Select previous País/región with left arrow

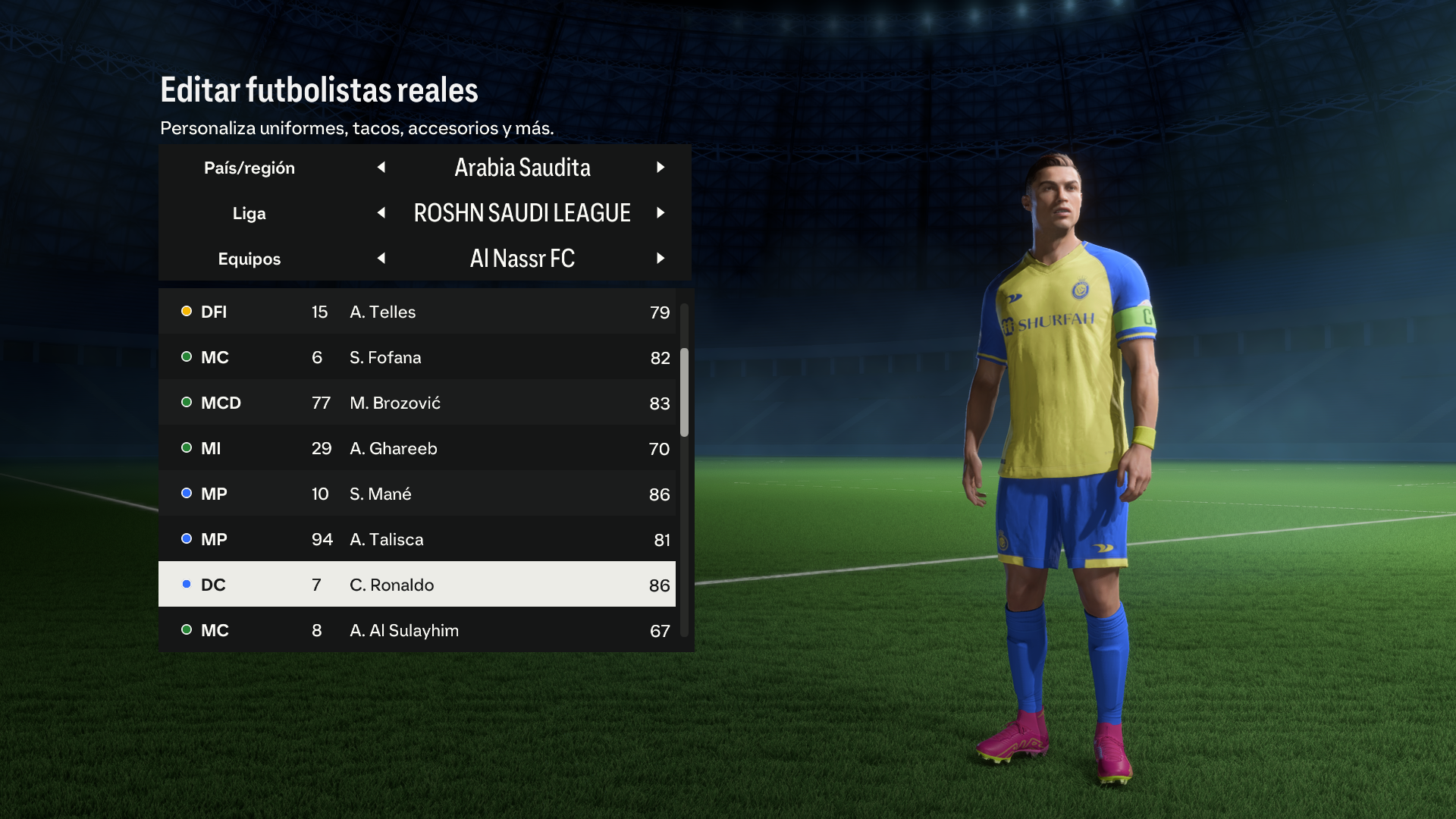(381, 168)
